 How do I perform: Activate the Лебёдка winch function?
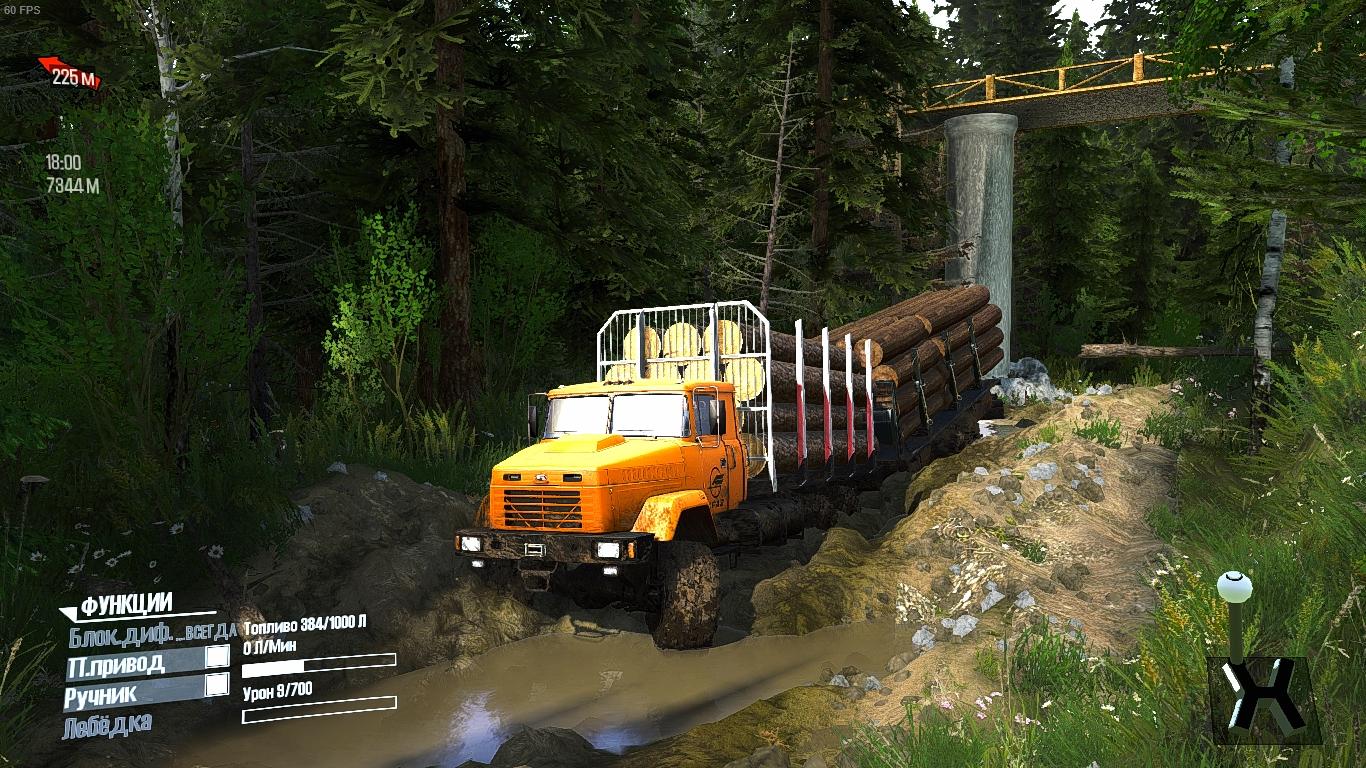click(x=108, y=725)
